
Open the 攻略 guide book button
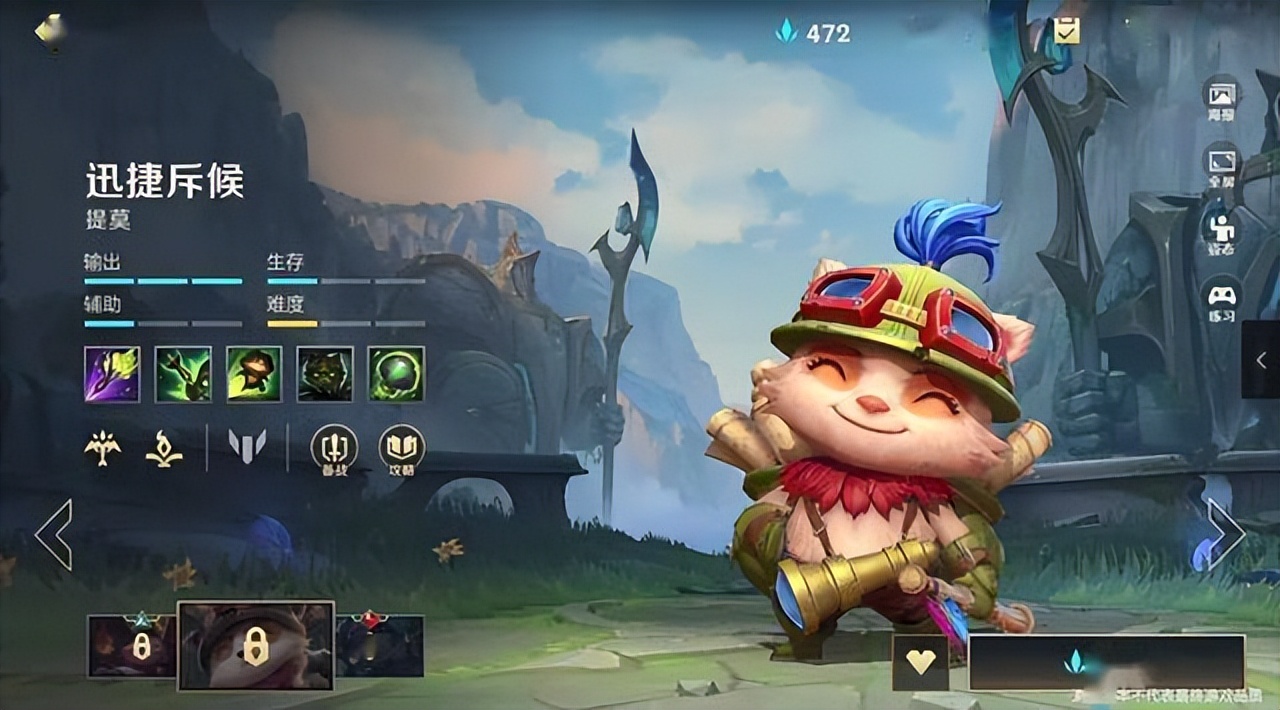click(x=402, y=450)
